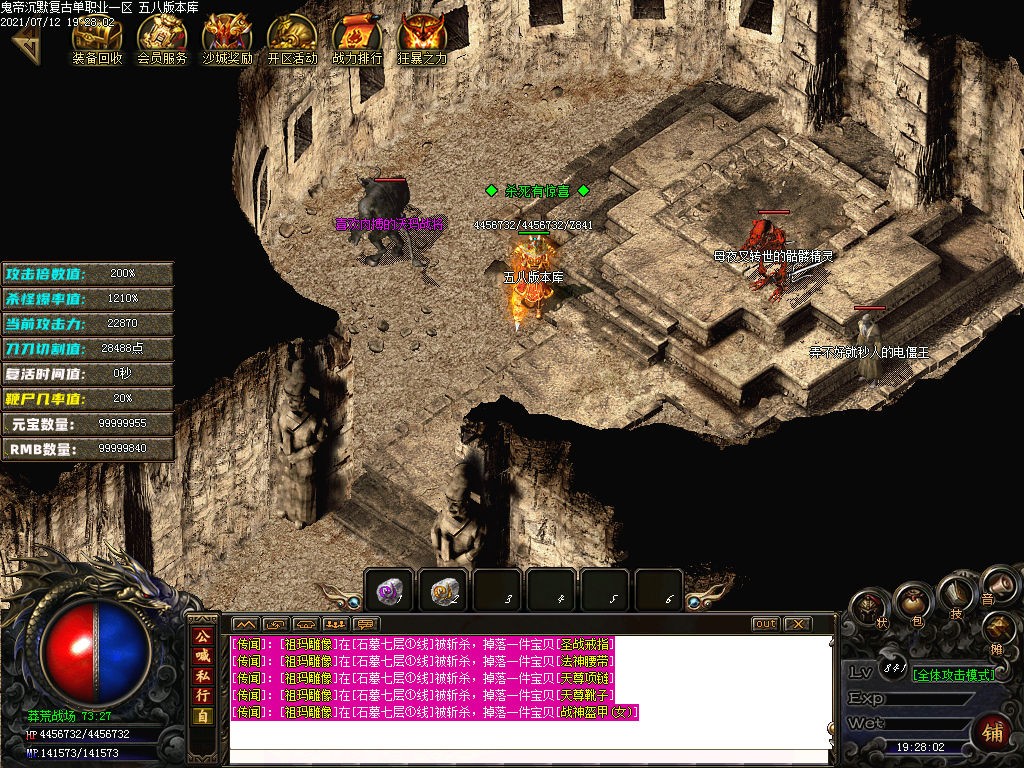Viewport: 1024px width, 768px height.
Task: Open the bag inventory button (包)
Action: 913,601
